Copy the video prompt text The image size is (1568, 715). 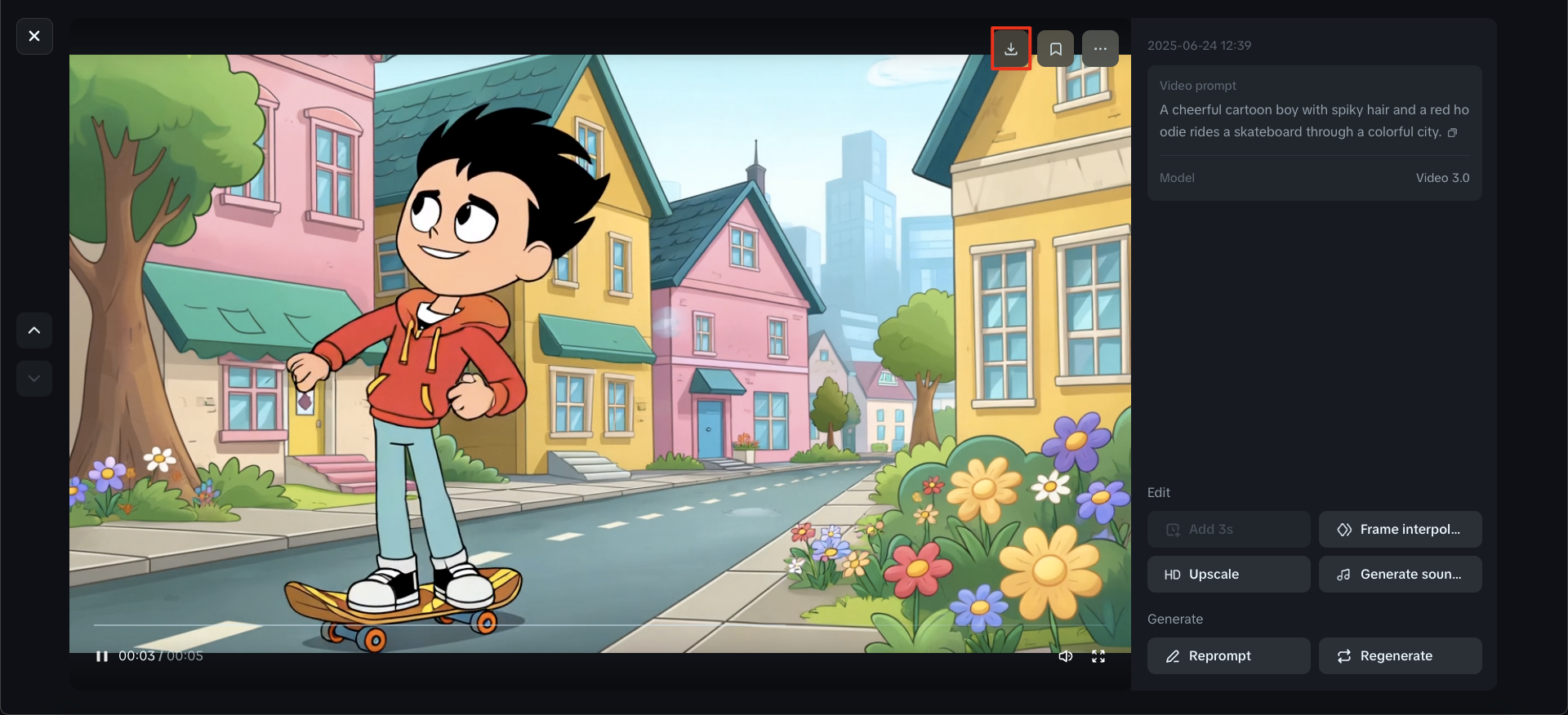pos(1454,132)
